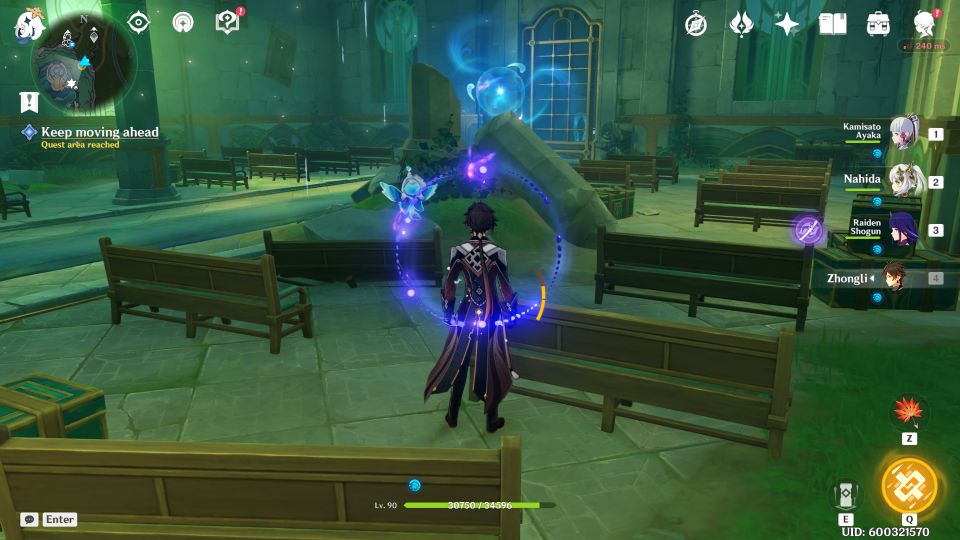
Task: Open the quest banner icon below the minimap
Action: click(x=28, y=101)
